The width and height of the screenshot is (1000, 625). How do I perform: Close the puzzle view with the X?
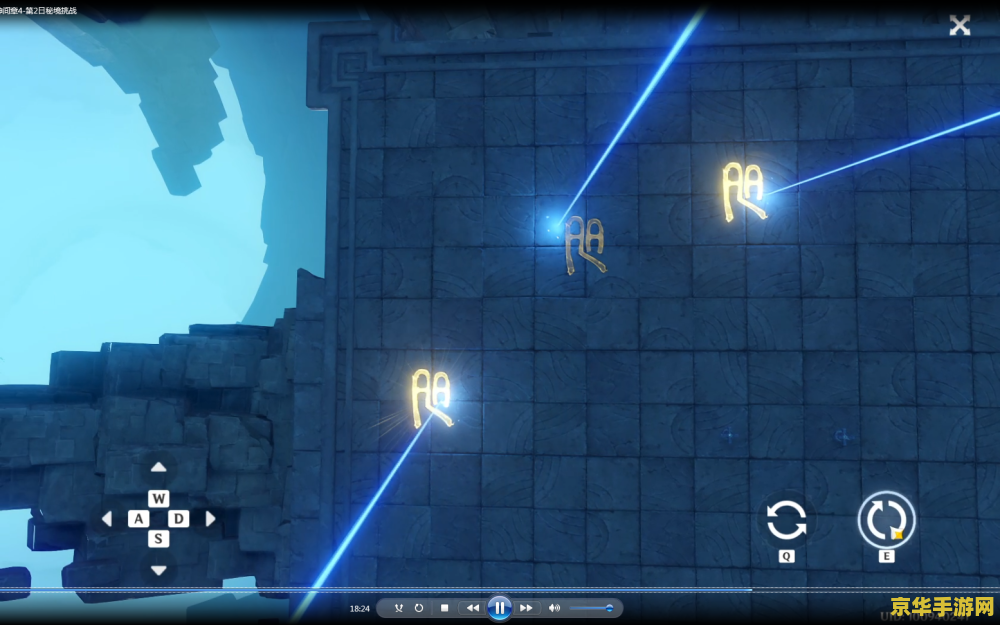[x=960, y=26]
